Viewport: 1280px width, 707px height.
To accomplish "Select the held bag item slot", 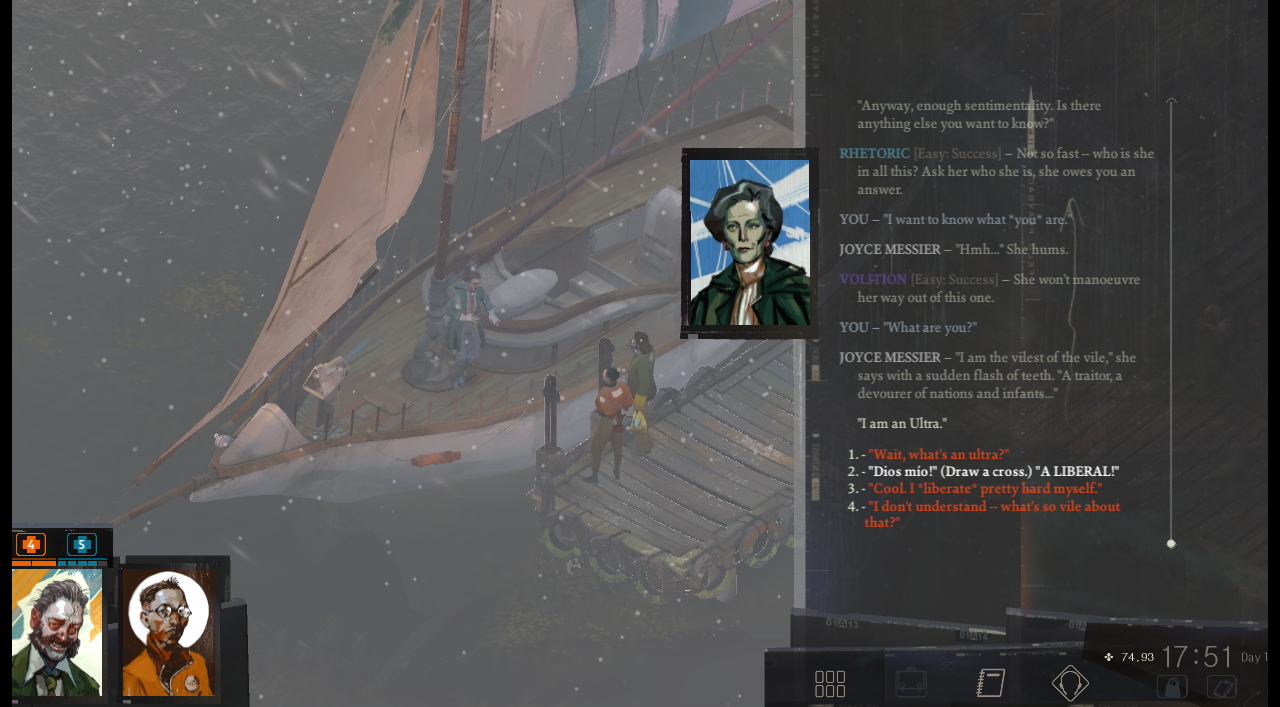I will pyautogui.click(x=1172, y=687).
